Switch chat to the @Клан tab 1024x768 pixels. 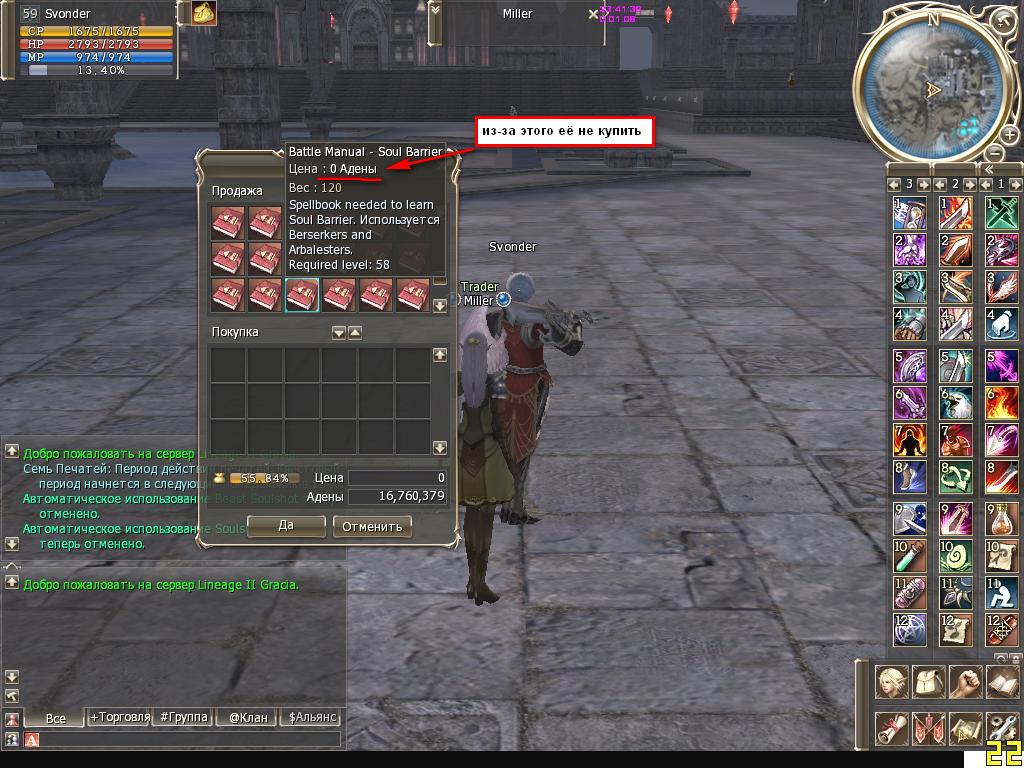[248, 717]
